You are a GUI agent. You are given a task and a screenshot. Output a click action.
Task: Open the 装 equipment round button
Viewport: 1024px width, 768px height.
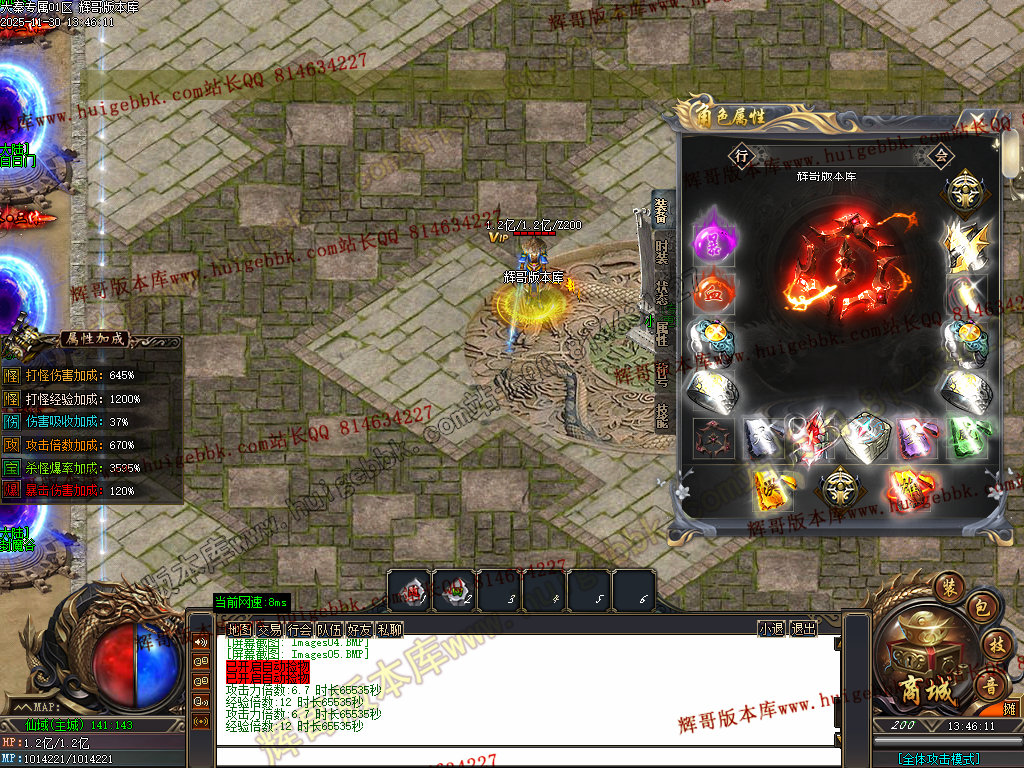coord(949,585)
